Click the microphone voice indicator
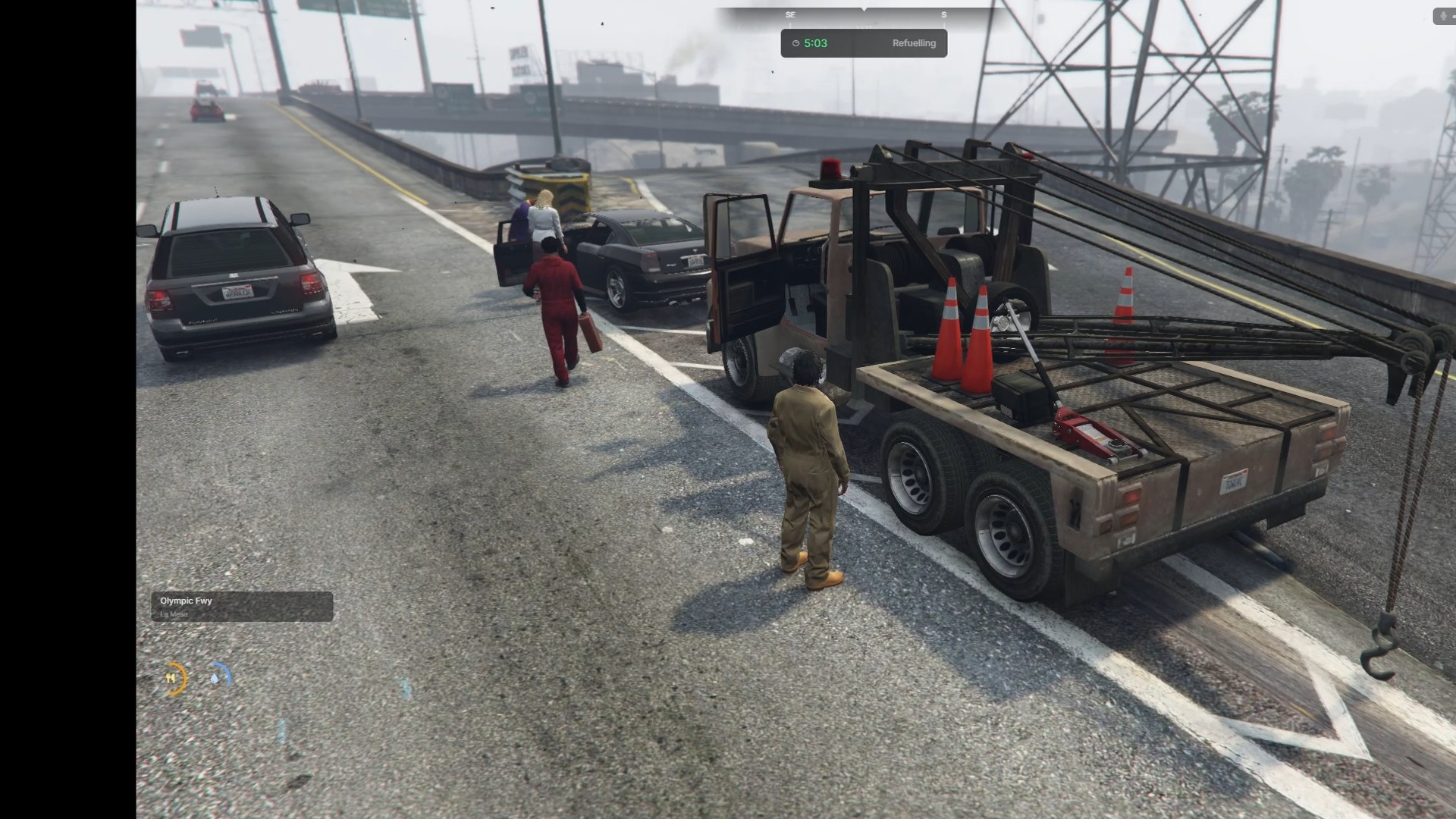This screenshot has height=819, width=1456. coord(1442,16)
